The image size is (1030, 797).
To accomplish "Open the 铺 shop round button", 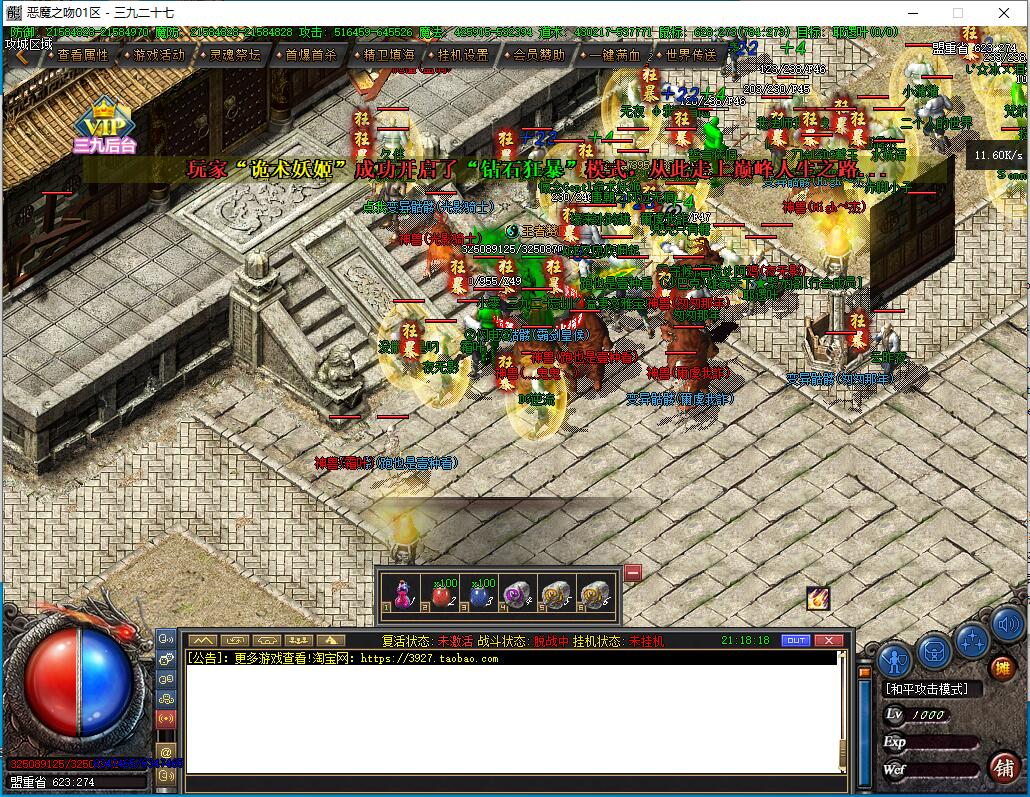I will click(1004, 767).
